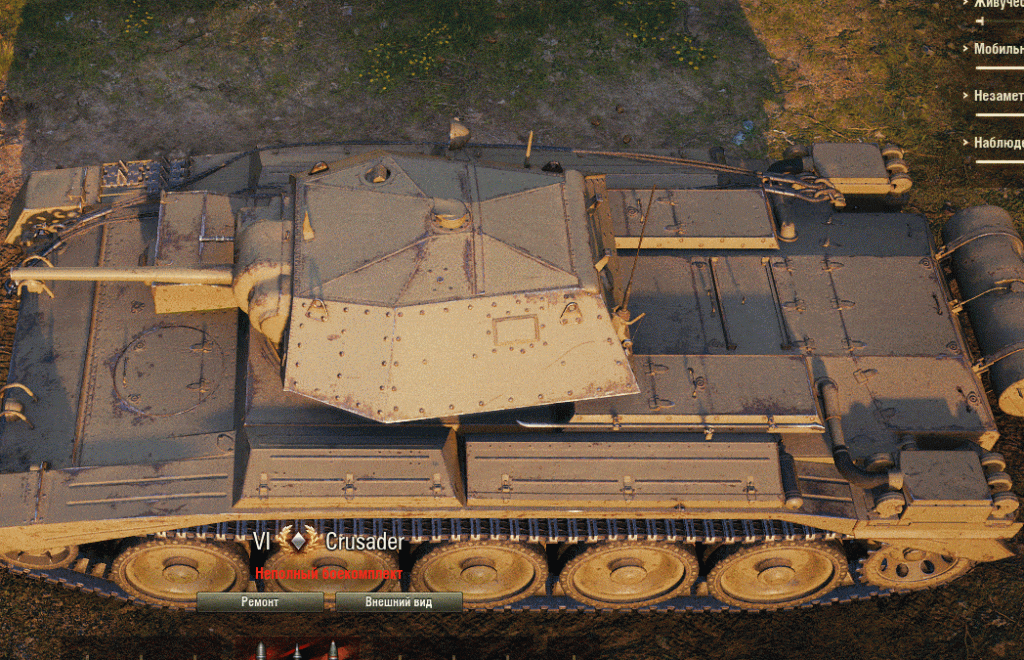Expand the Наблюдение stats section
Image resolution: width=1024 pixels, height=660 pixels.
pos(997,143)
